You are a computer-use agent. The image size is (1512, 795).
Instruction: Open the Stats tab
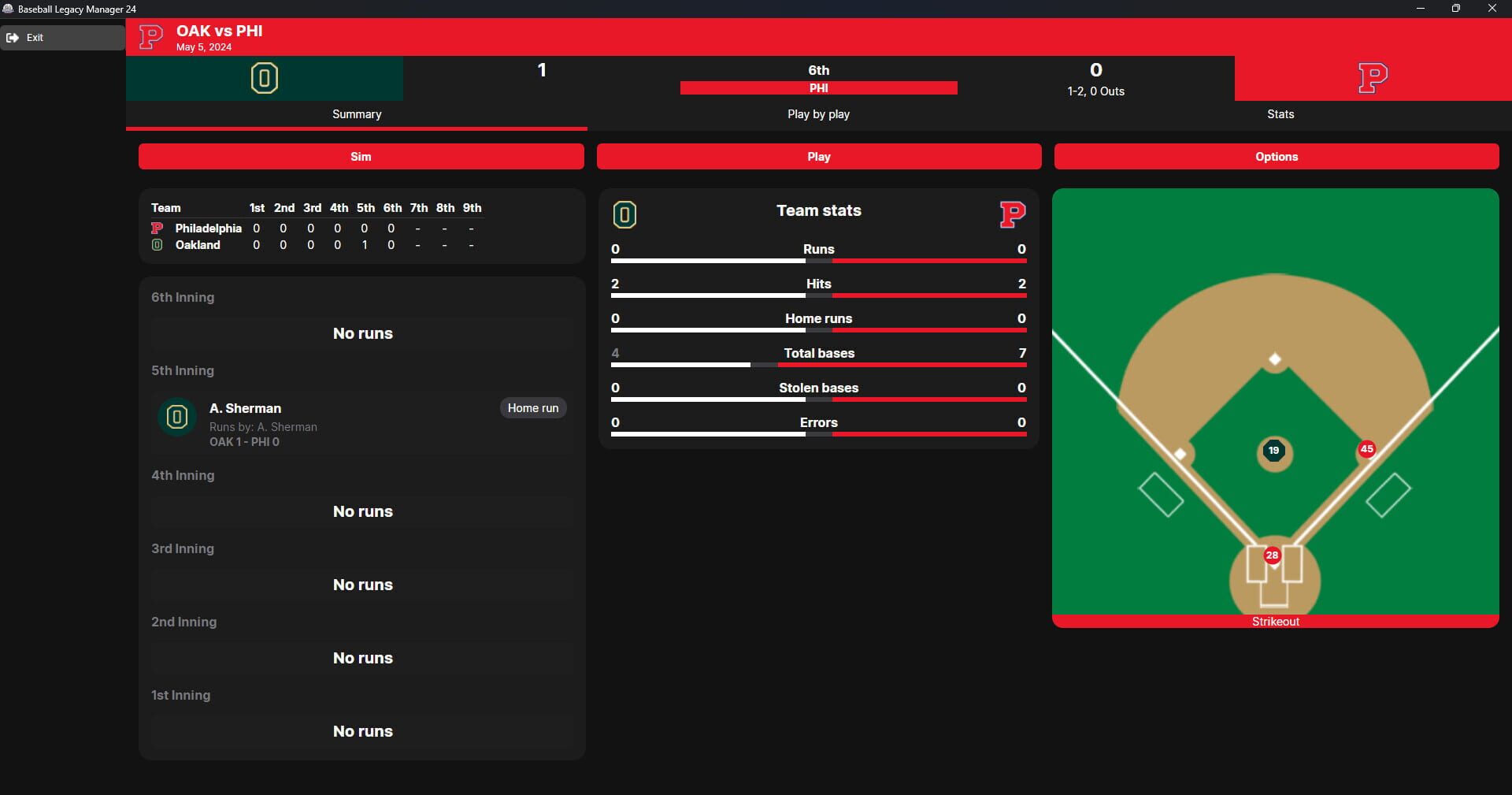[1280, 114]
